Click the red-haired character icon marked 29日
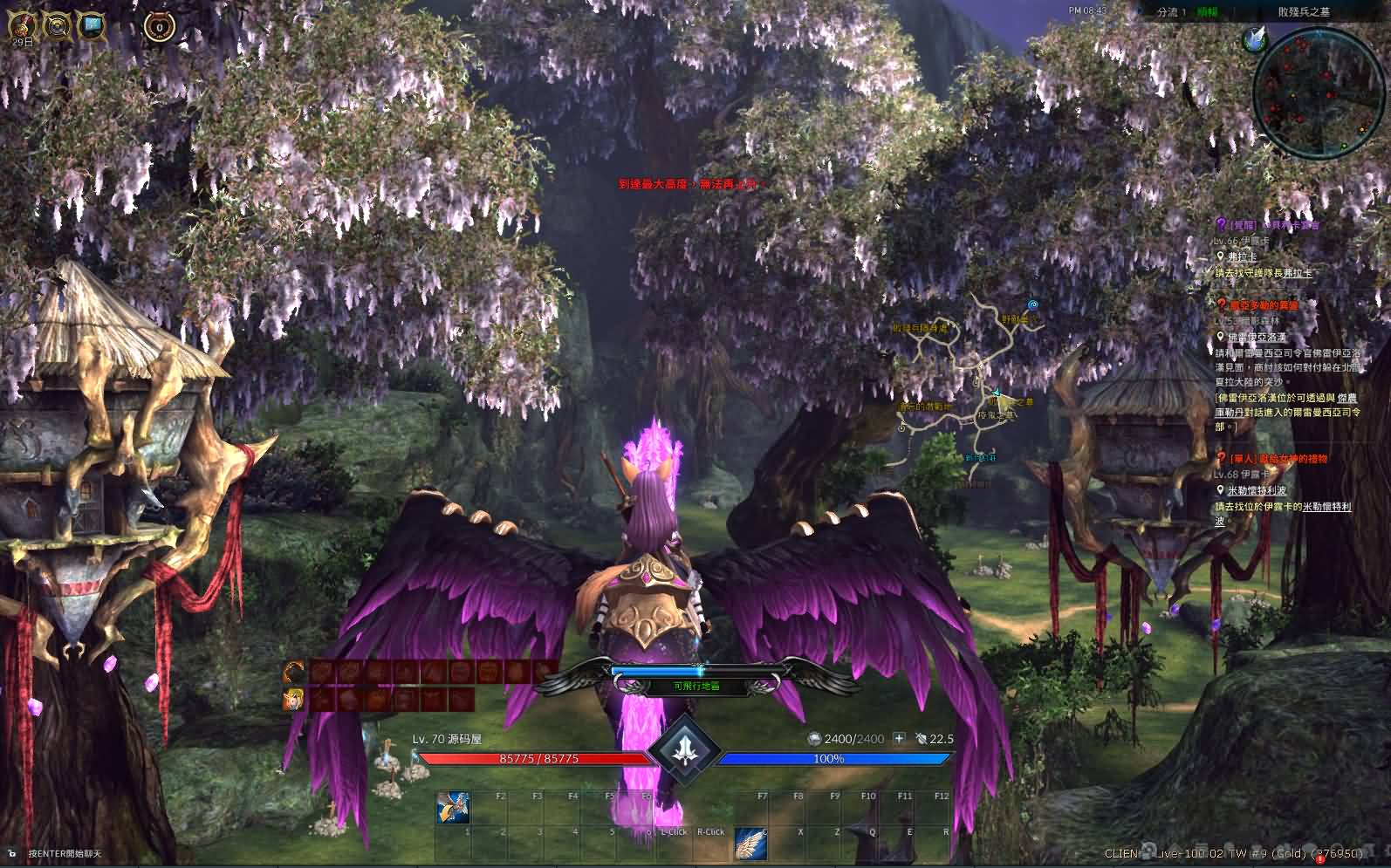The image size is (1391, 868). pyautogui.click(x=19, y=26)
